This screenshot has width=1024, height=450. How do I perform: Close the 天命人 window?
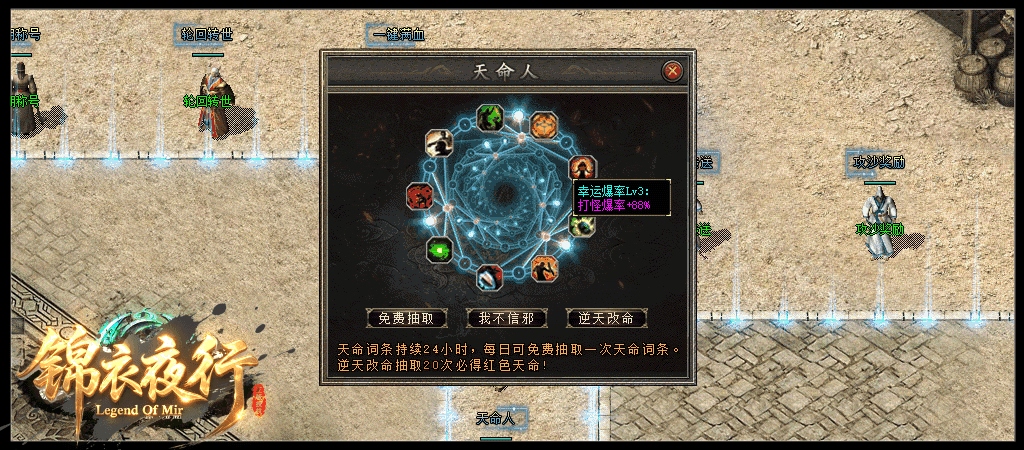(x=673, y=71)
